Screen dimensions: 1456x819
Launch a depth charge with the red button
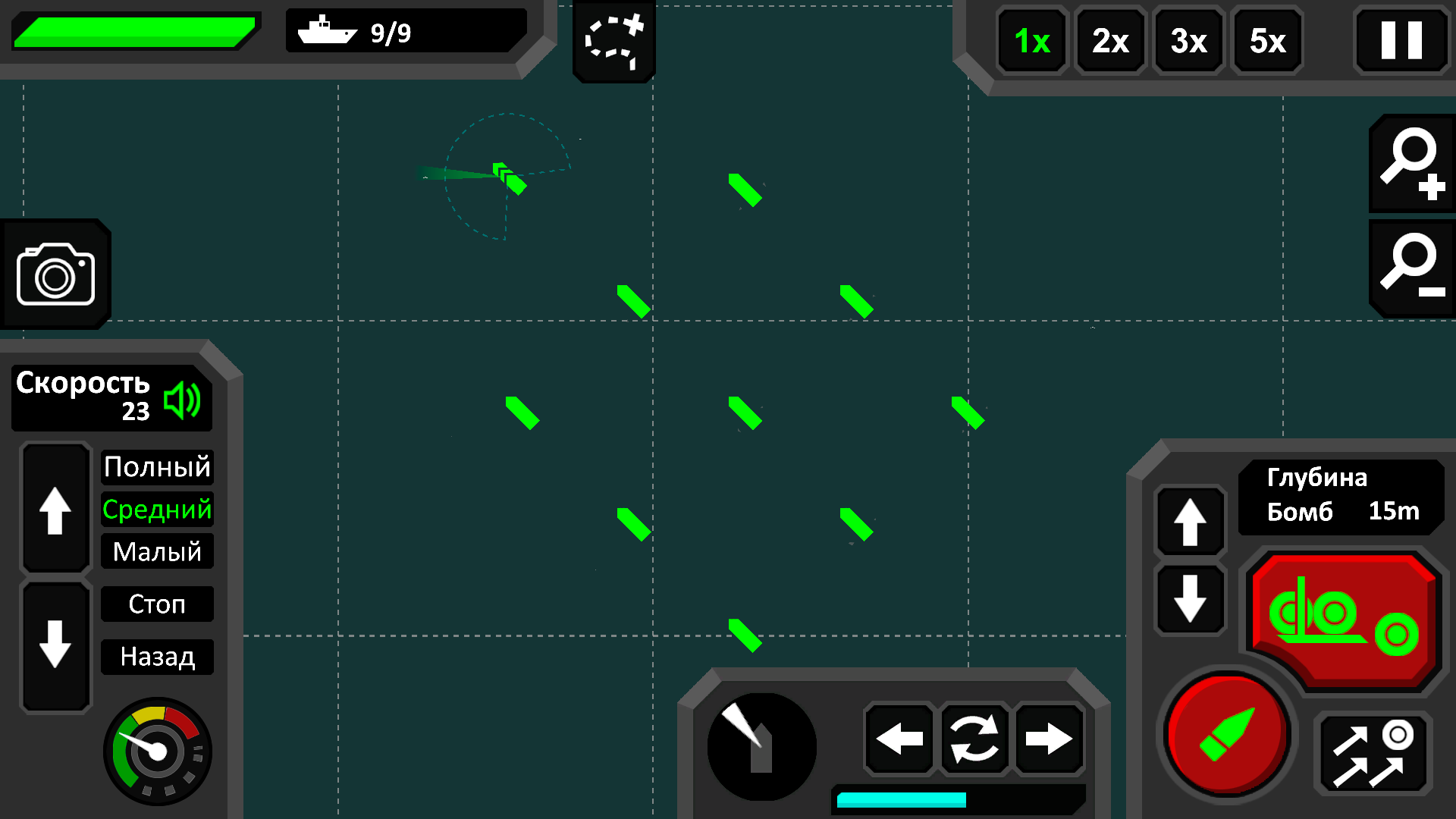(1342, 618)
